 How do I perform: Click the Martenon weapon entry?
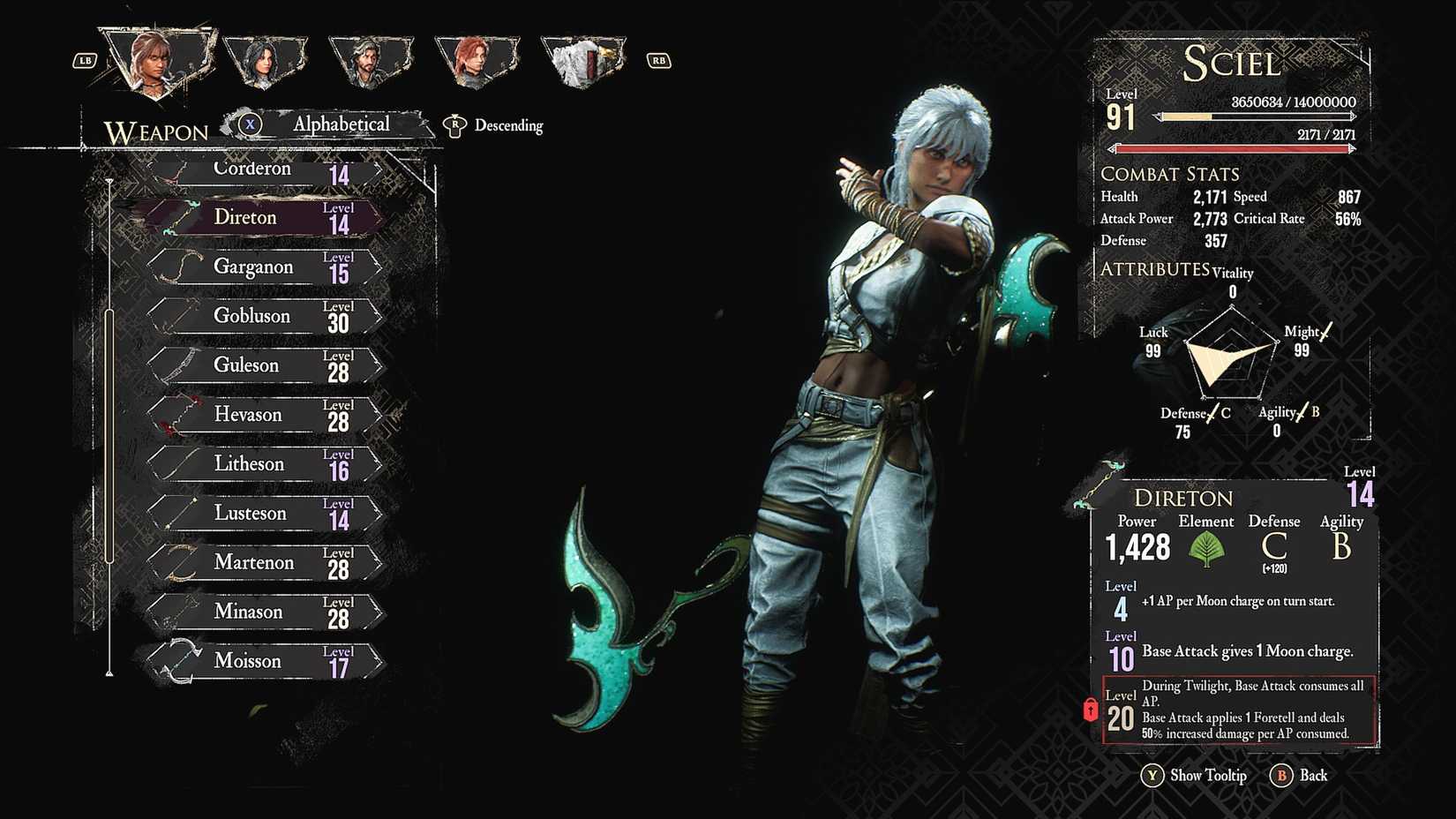click(x=265, y=563)
